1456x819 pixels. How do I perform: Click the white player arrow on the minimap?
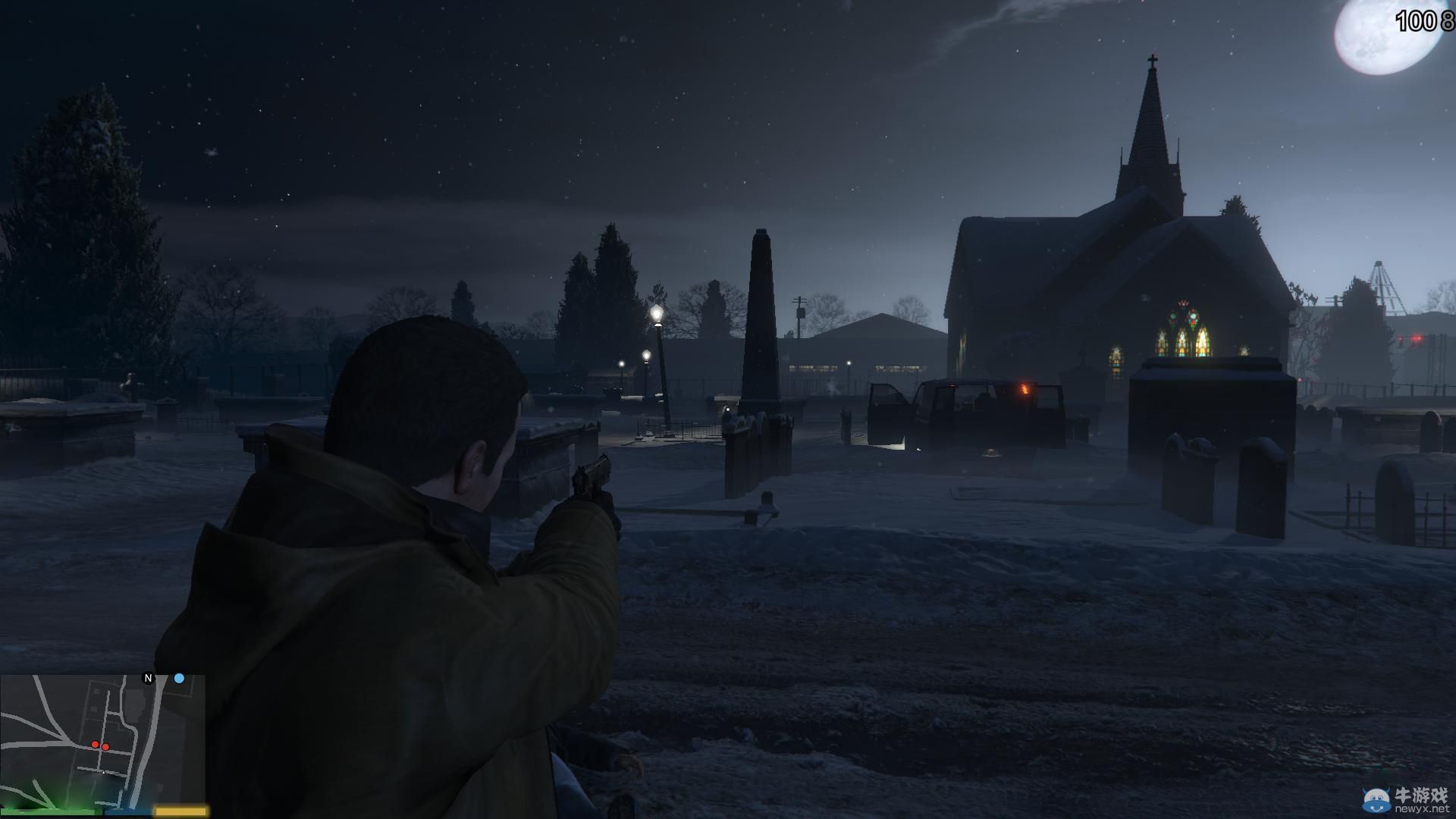[103, 772]
